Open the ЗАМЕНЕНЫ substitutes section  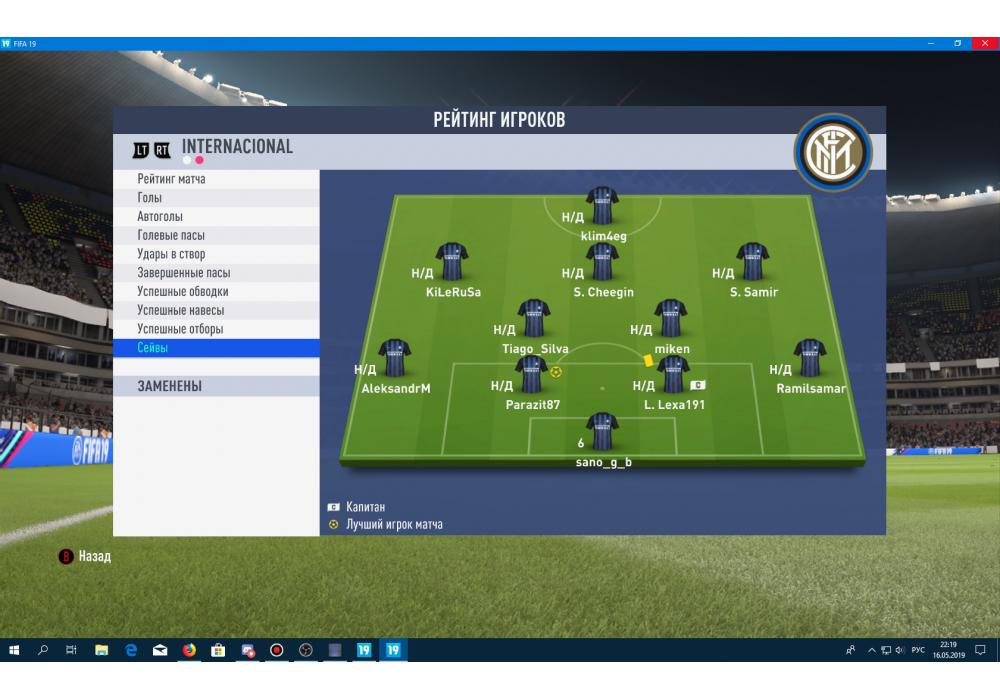(x=215, y=386)
